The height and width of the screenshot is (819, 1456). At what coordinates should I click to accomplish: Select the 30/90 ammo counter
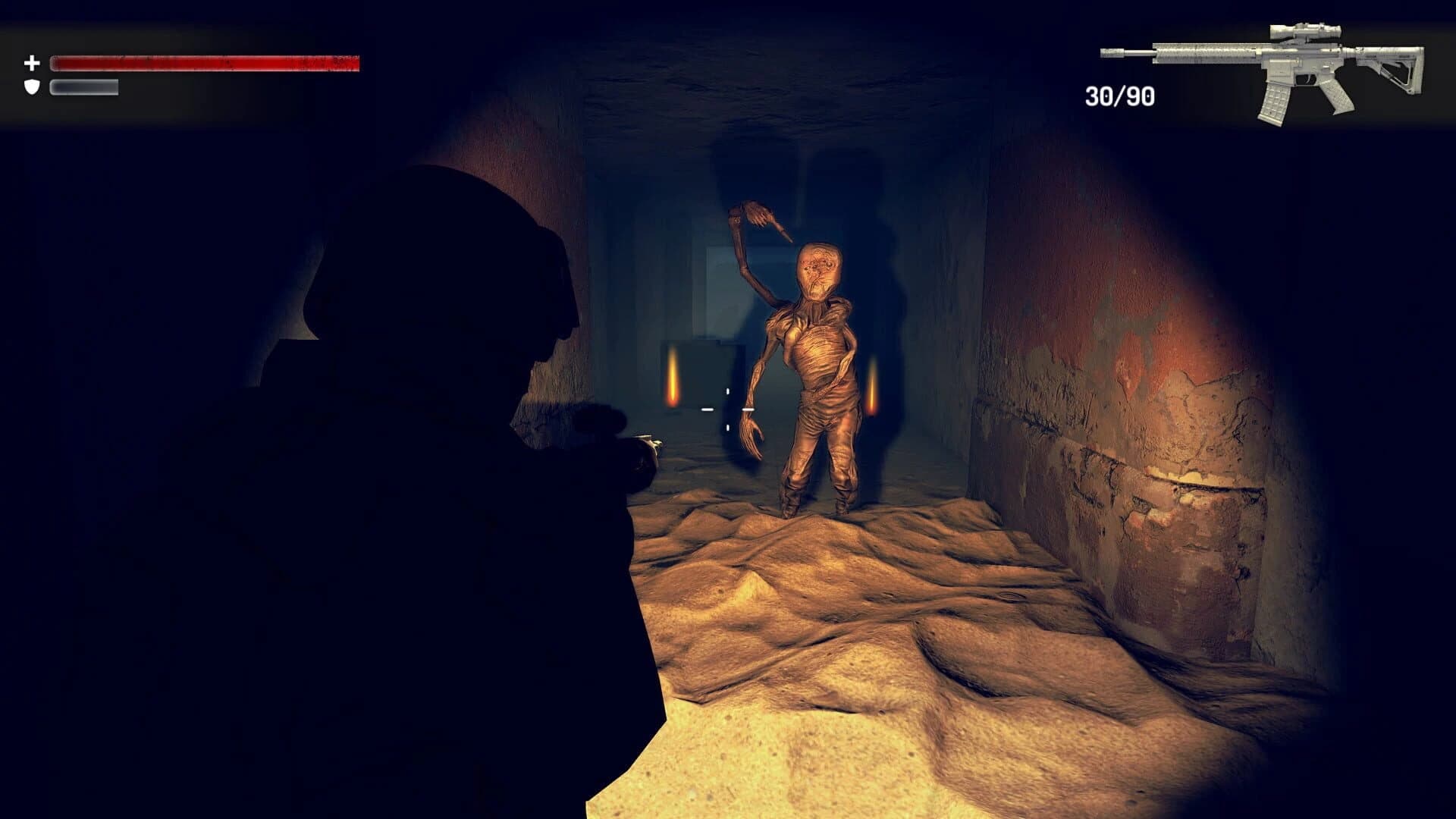pos(1119,94)
